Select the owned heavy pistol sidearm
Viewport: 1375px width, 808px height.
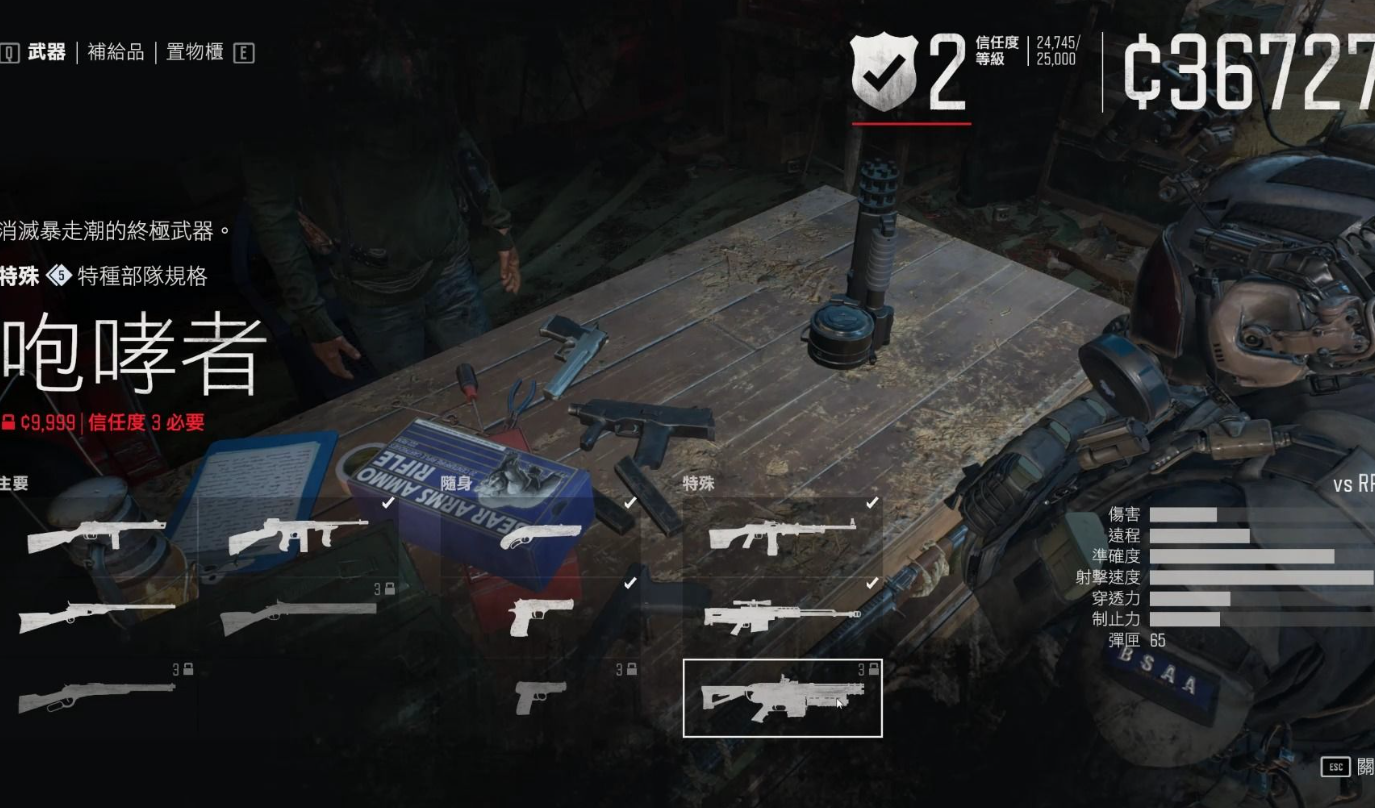pos(540,617)
